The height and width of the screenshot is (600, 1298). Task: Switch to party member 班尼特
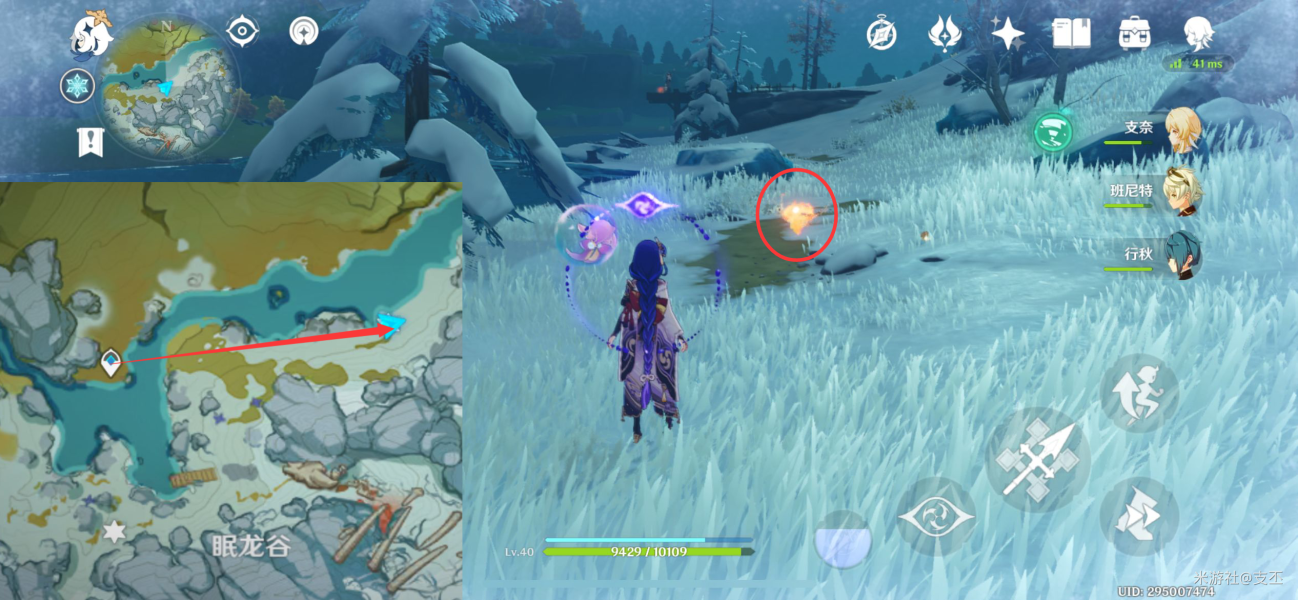click(x=1182, y=192)
